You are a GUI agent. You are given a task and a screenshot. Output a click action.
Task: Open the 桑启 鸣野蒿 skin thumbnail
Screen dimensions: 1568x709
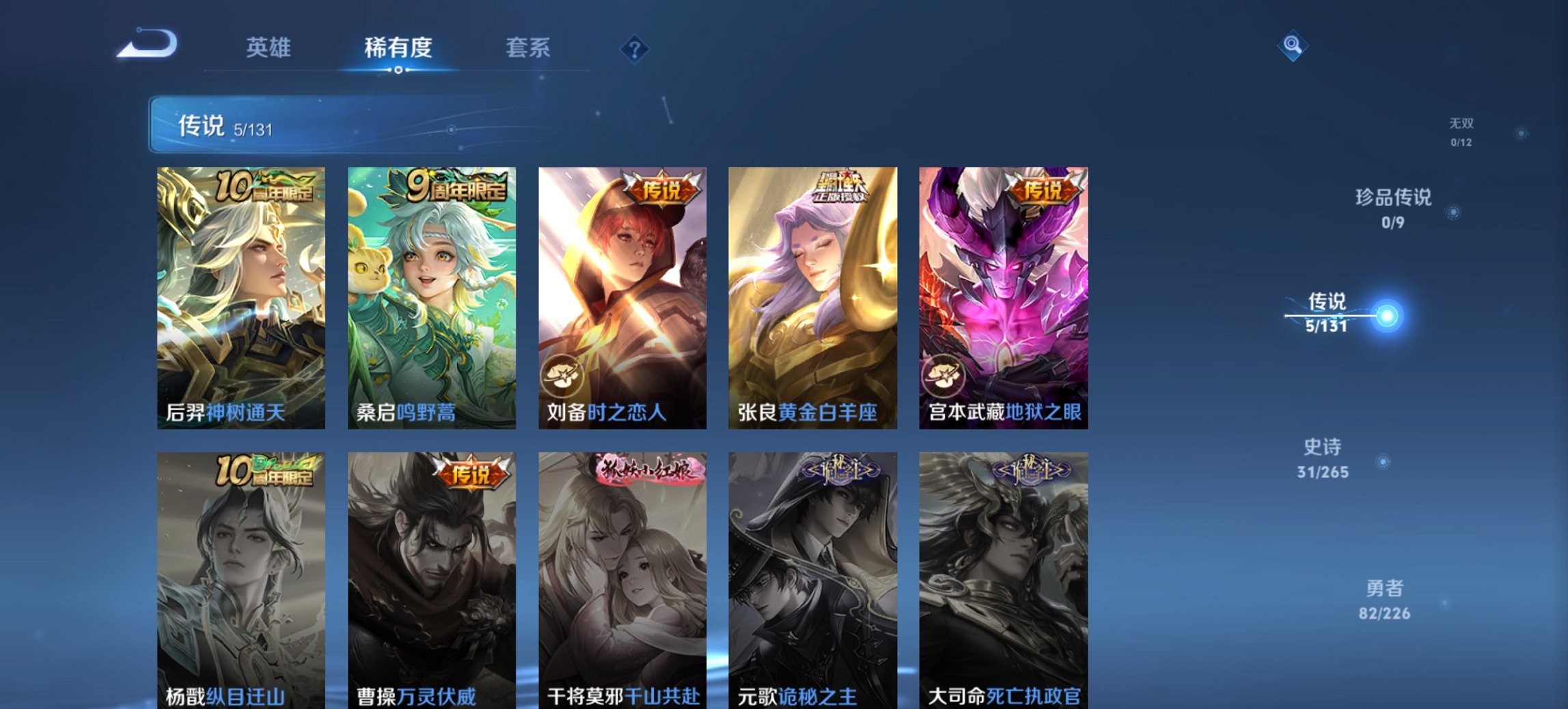point(430,294)
